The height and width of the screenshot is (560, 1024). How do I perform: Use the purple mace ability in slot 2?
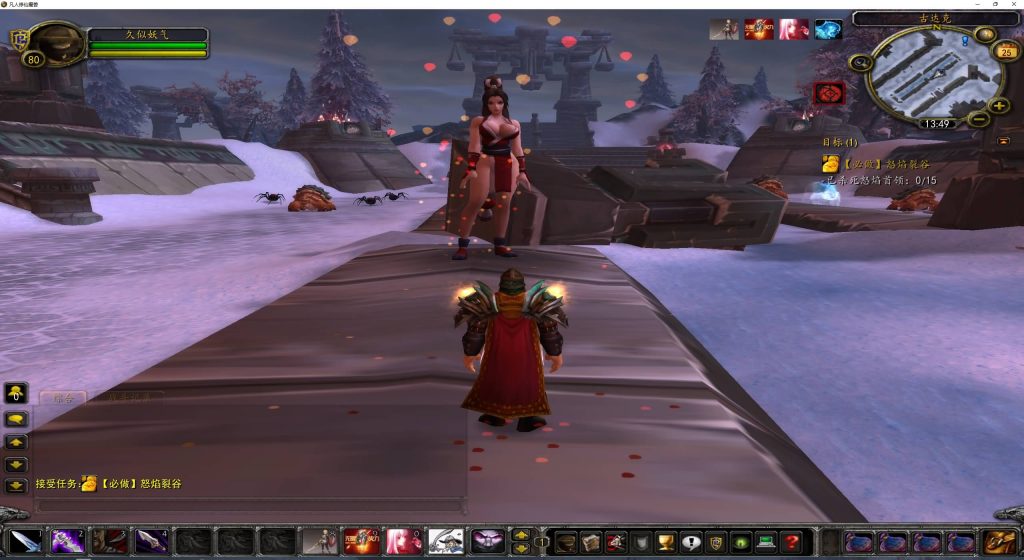(x=67, y=542)
